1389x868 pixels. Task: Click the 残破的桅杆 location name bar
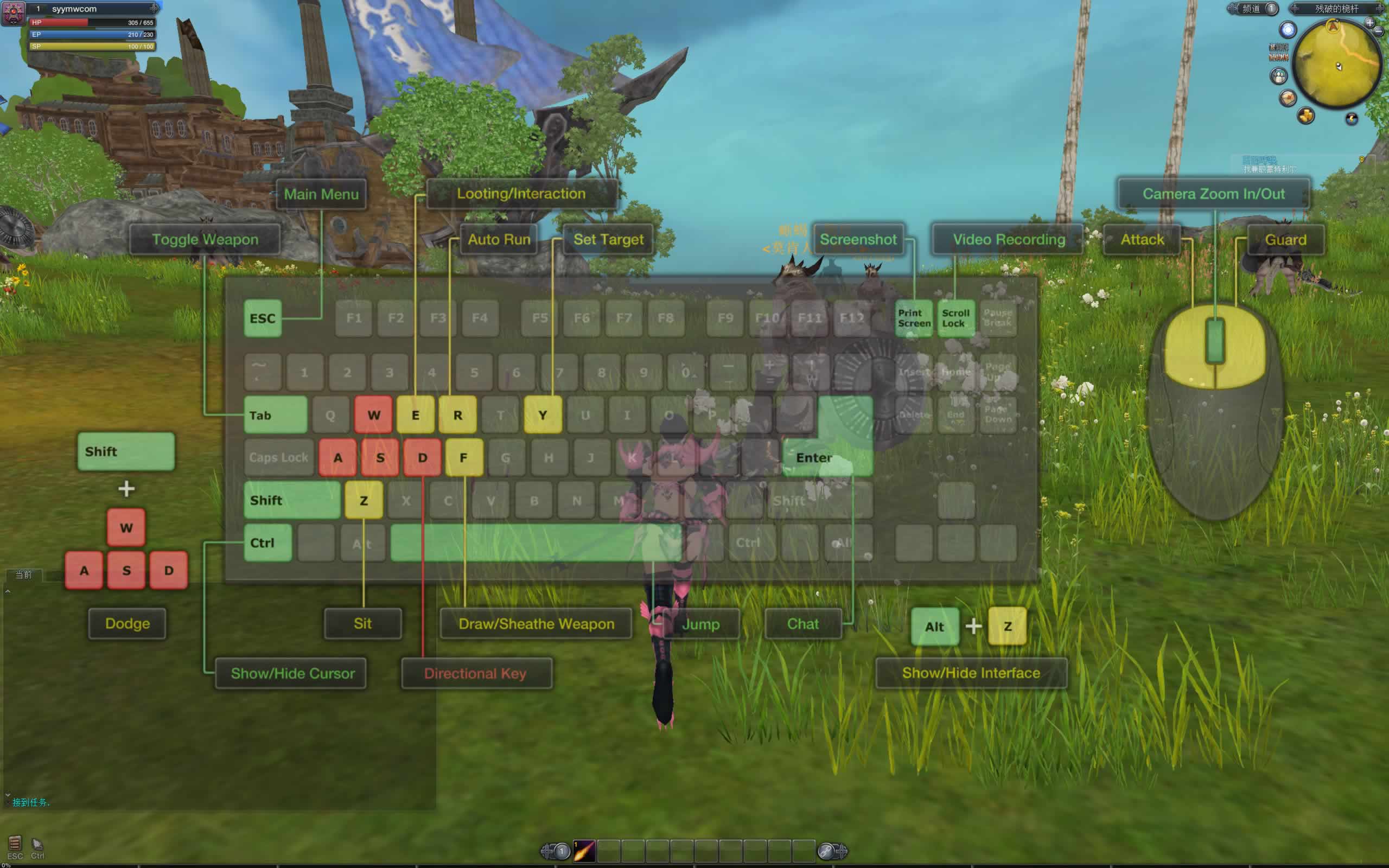[x=1336, y=9]
